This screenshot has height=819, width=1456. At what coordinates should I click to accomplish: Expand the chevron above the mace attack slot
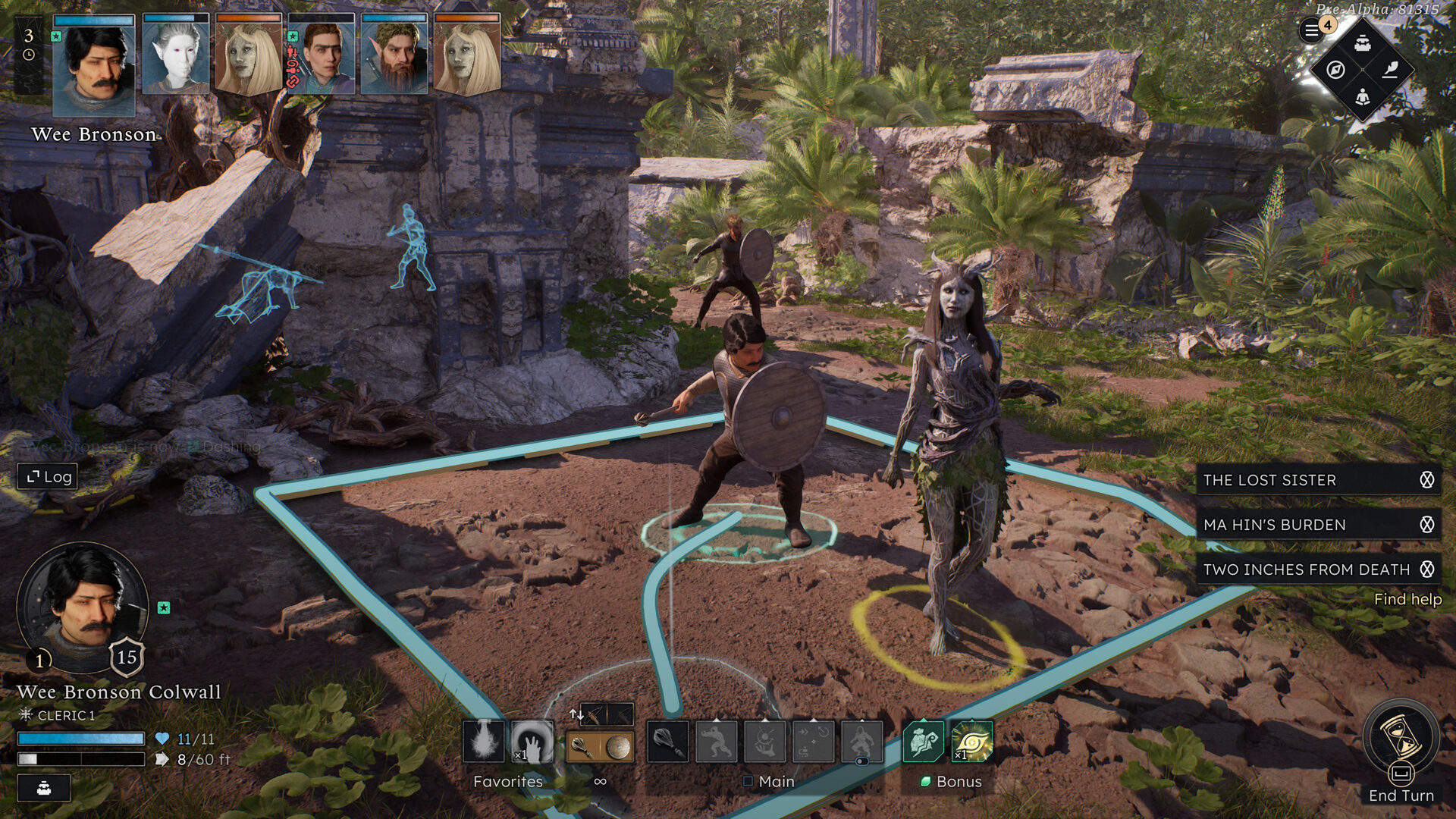[668, 720]
